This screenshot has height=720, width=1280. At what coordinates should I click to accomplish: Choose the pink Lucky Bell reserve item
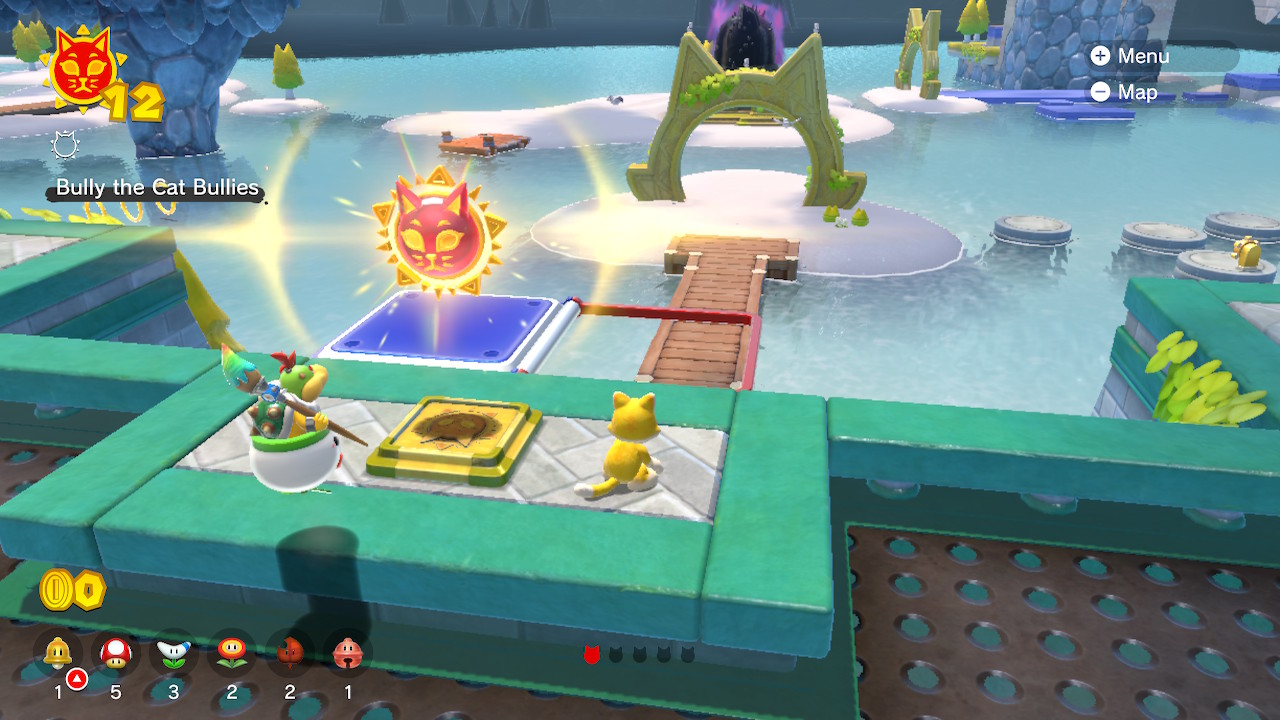pos(347,654)
